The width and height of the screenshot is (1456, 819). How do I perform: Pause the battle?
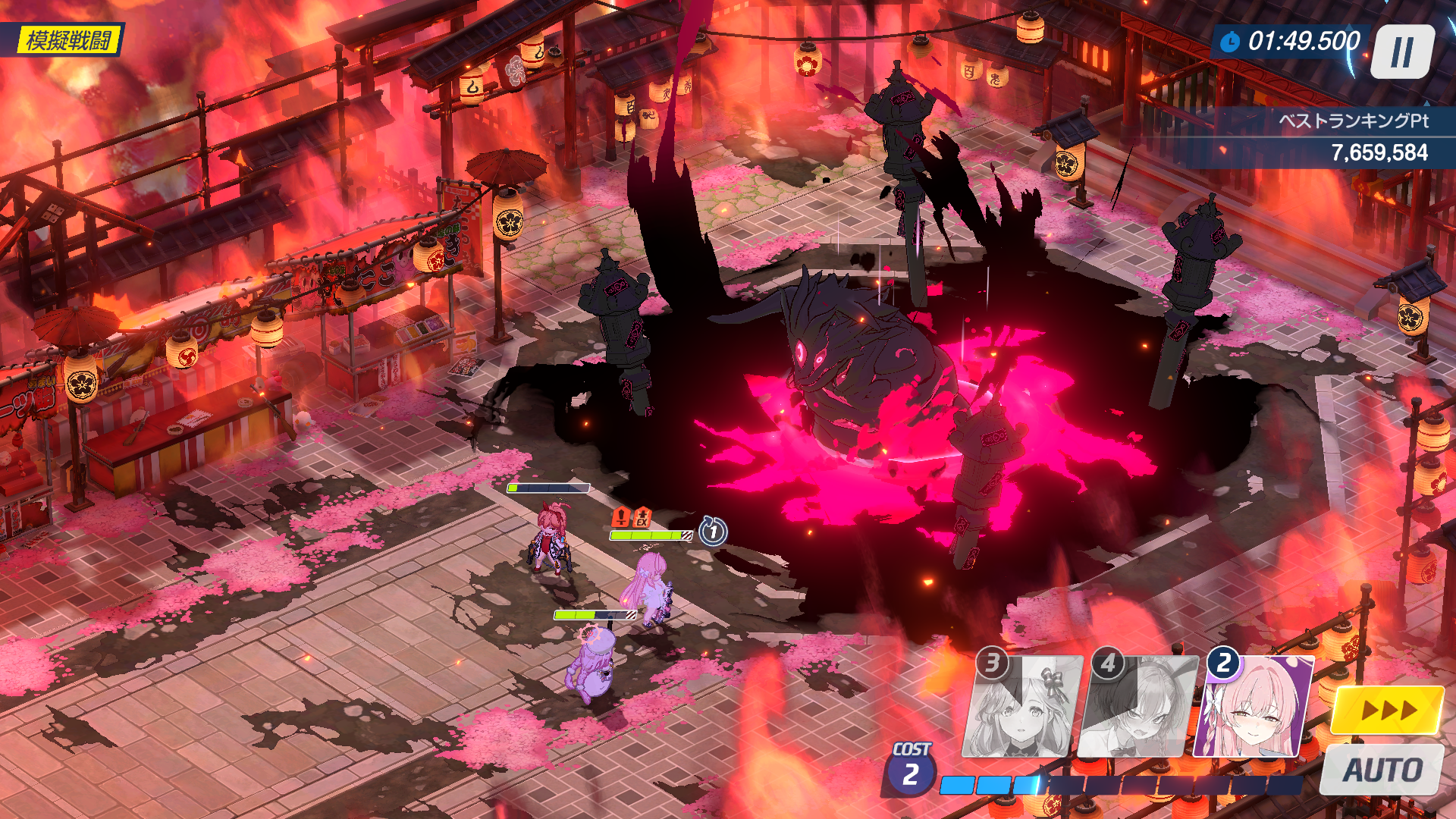tap(1402, 52)
